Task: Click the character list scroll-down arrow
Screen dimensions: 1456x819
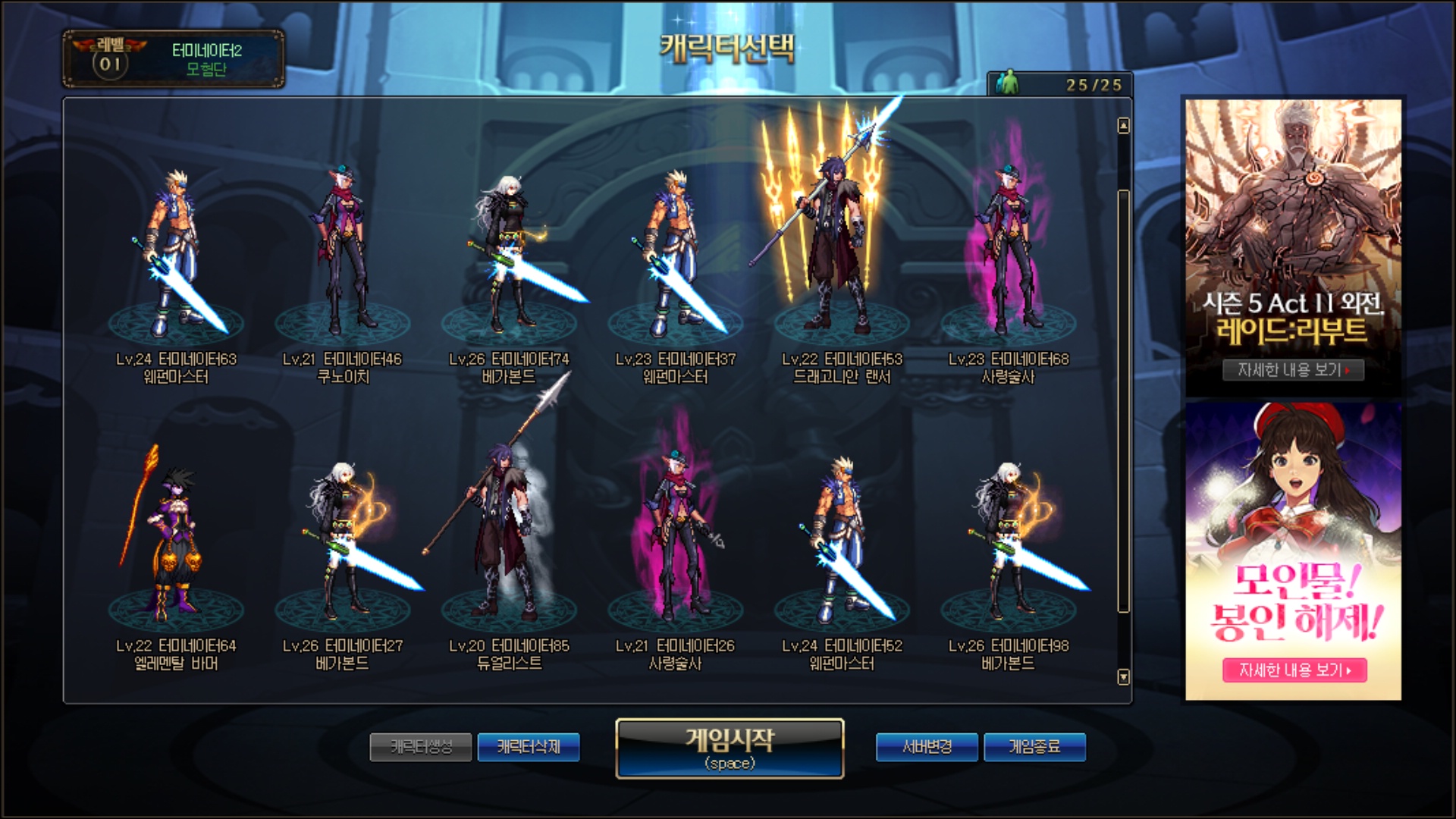Action: (x=1124, y=676)
